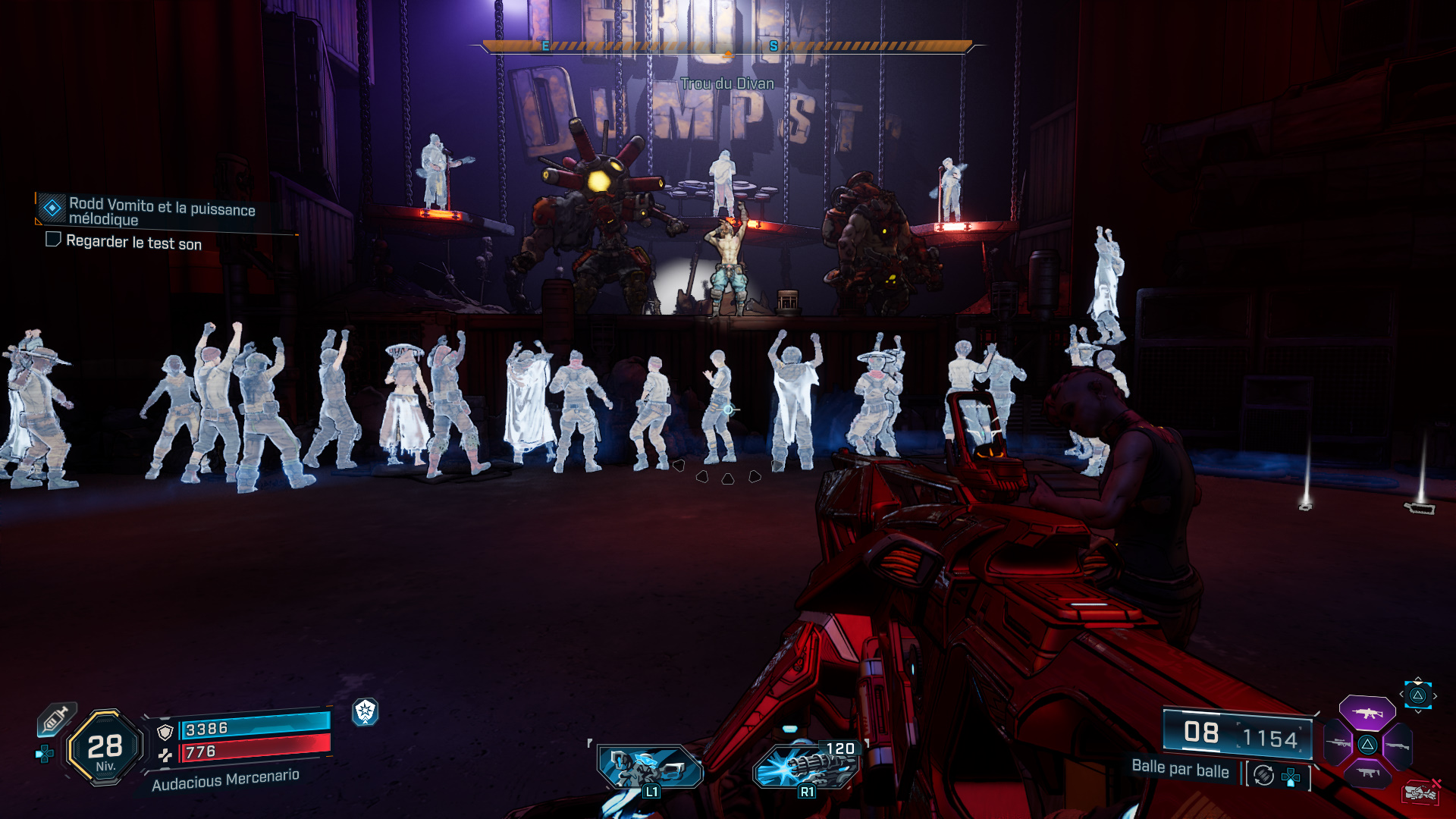The image size is (1456, 819).
Task: Click the guardian emblem beside the shield bar
Action: point(364,711)
